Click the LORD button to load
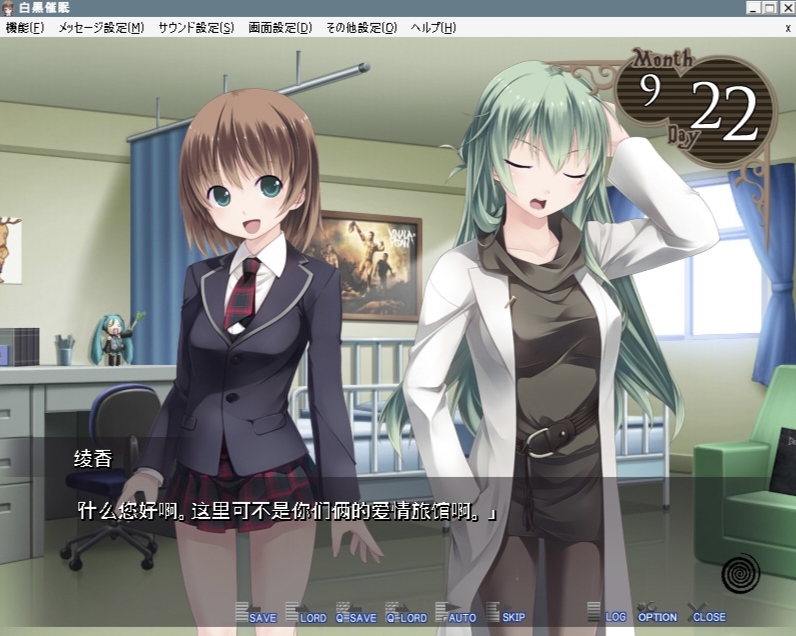Viewport: 796px width, 636px height. click(307, 616)
